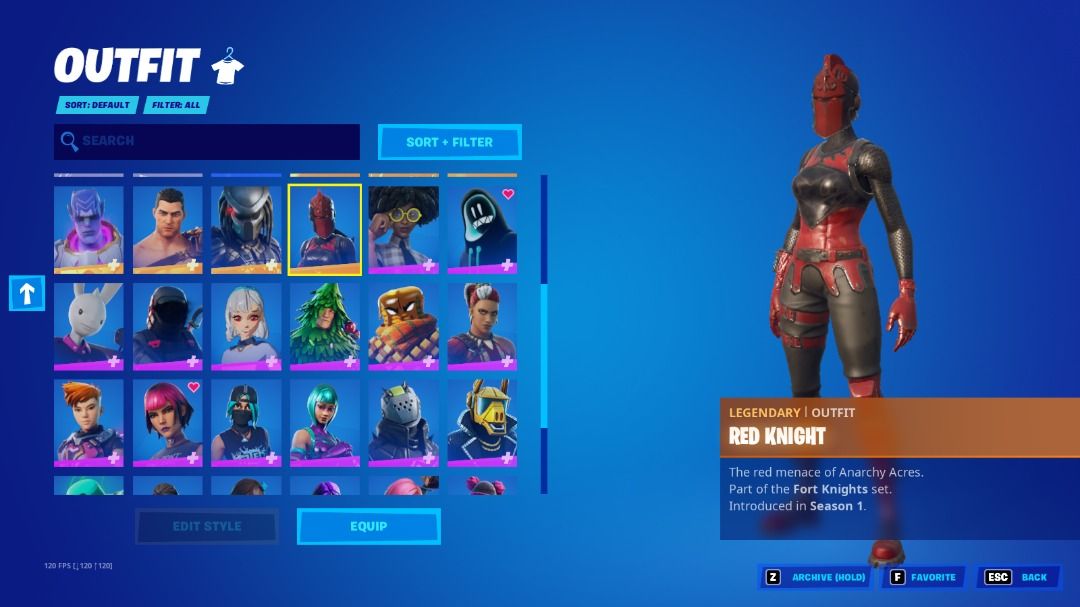Choose the black hooded ghost-face outfit
The image size is (1080, 607).
(482, 229)
